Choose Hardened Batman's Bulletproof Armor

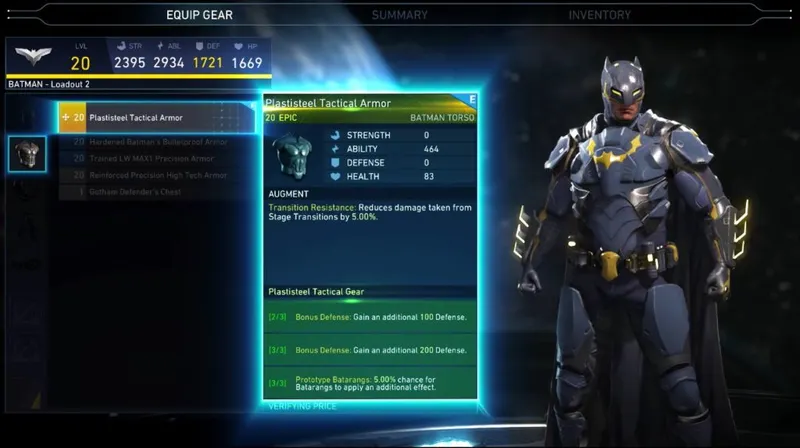(158, 142)
